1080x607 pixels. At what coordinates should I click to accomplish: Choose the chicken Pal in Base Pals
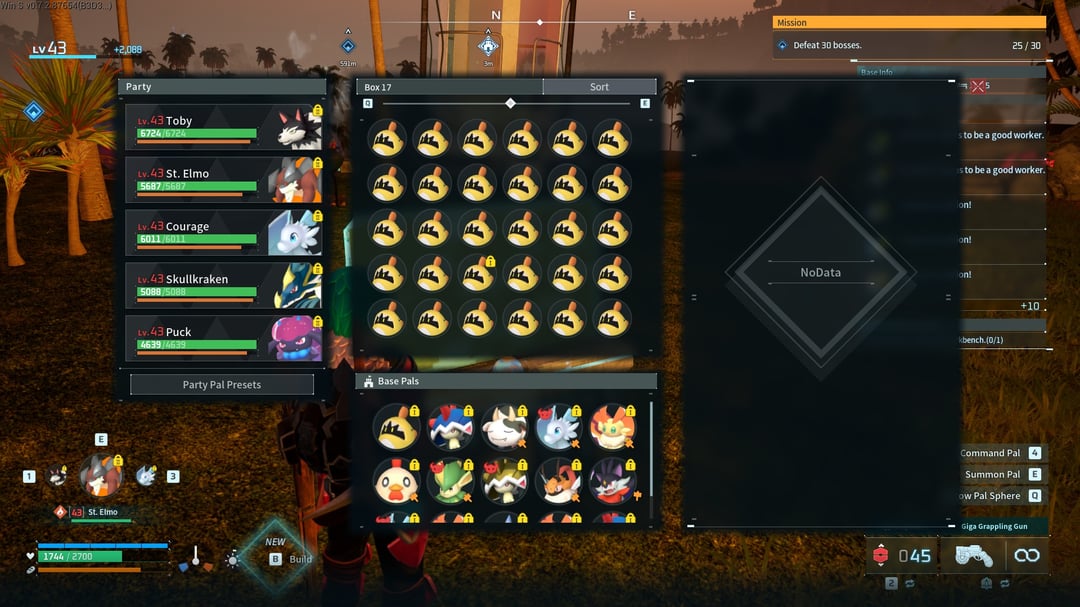tap(395, 482)
